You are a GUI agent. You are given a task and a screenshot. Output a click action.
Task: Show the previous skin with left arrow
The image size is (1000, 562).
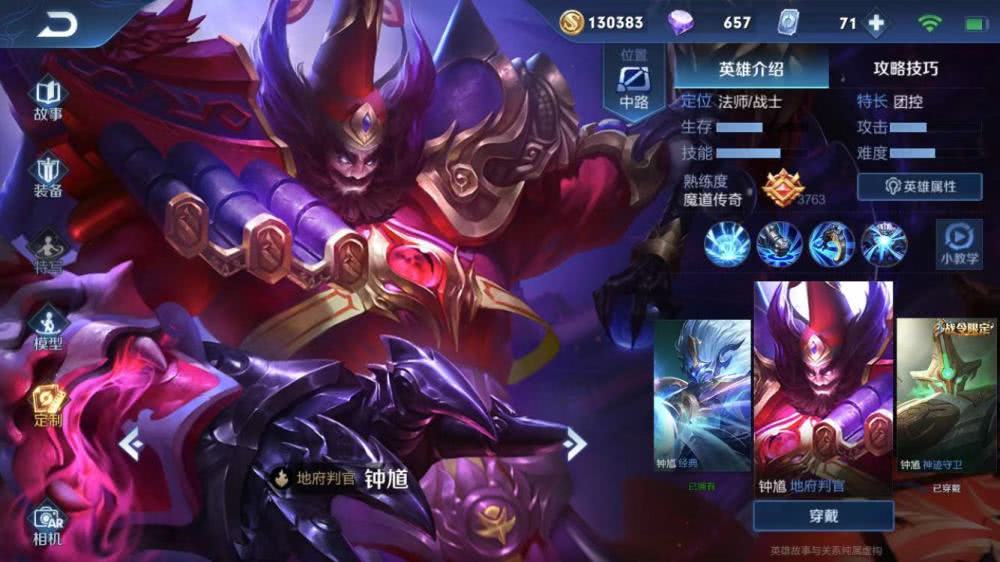point(131,442)
